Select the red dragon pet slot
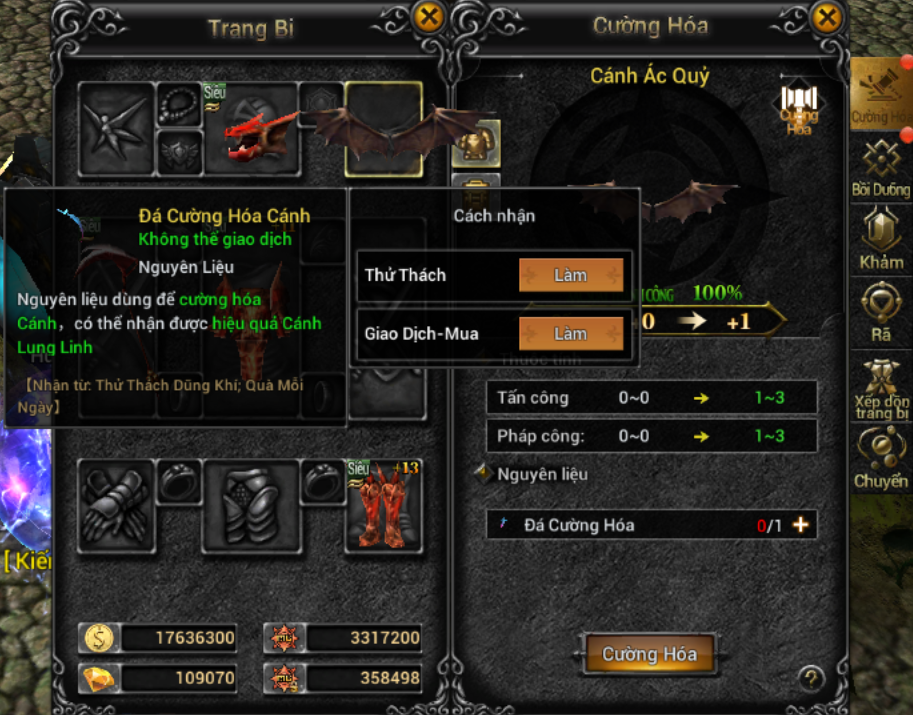This screenshot has width=913, height=715. [252, 128]
